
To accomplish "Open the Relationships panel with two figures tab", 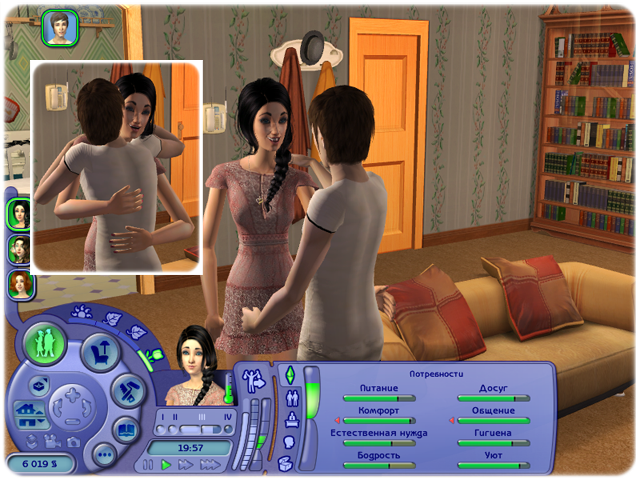I will click(291, 398).
